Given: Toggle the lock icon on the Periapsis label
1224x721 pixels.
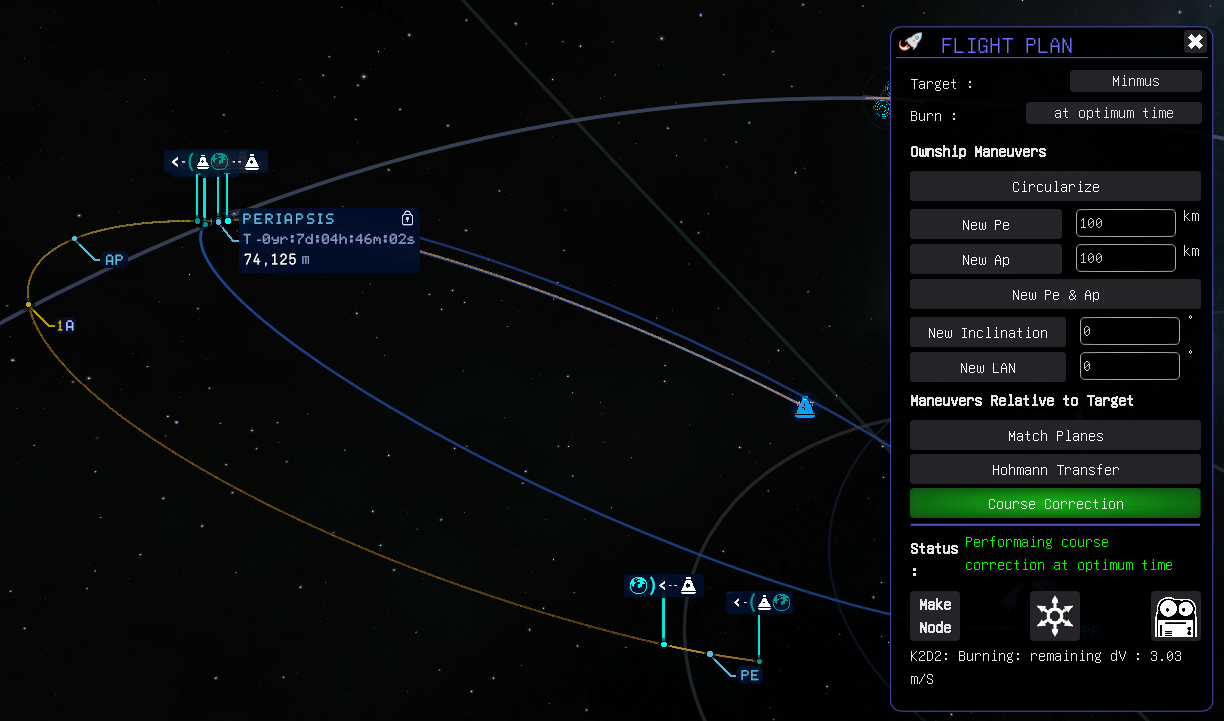Looking at the screenshot, I should click(407, 218).
